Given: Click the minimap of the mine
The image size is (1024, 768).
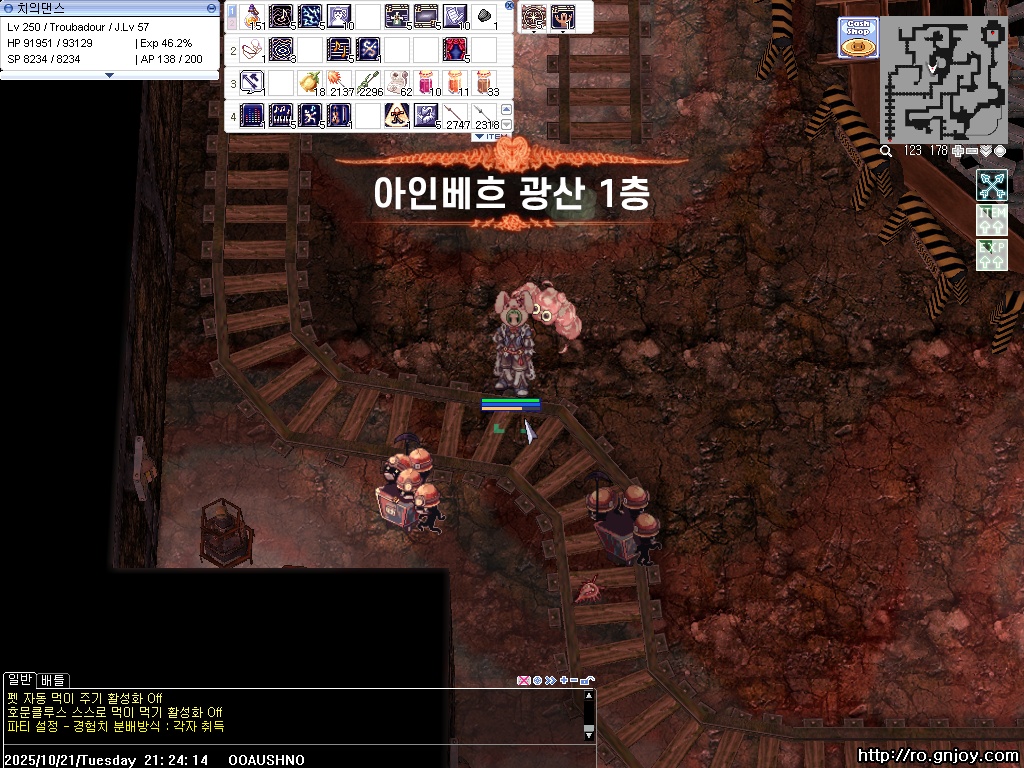Looking at the screenshot, I should tap(943, 80).
